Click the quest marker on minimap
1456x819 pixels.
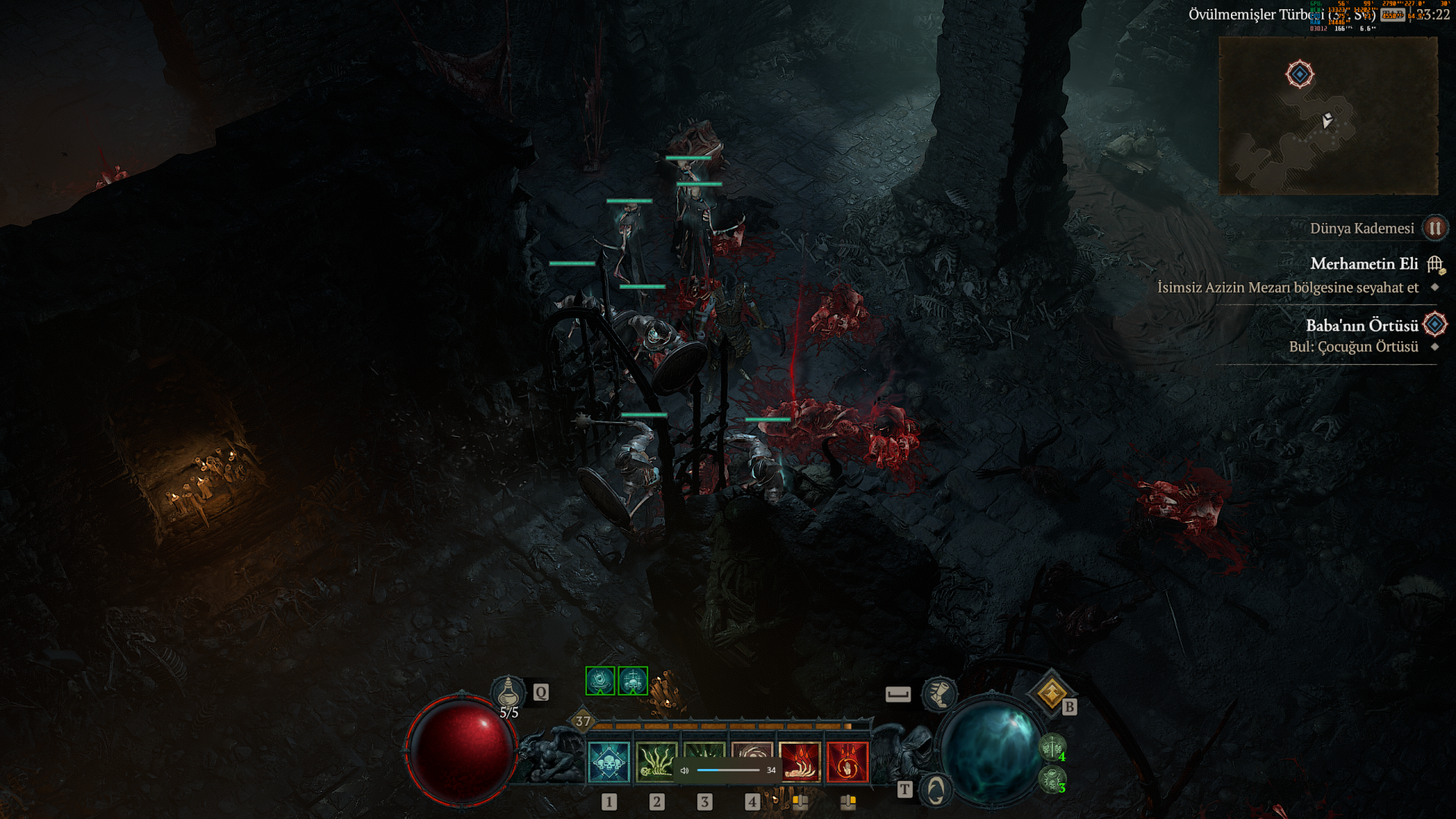tap(1300, 74)
